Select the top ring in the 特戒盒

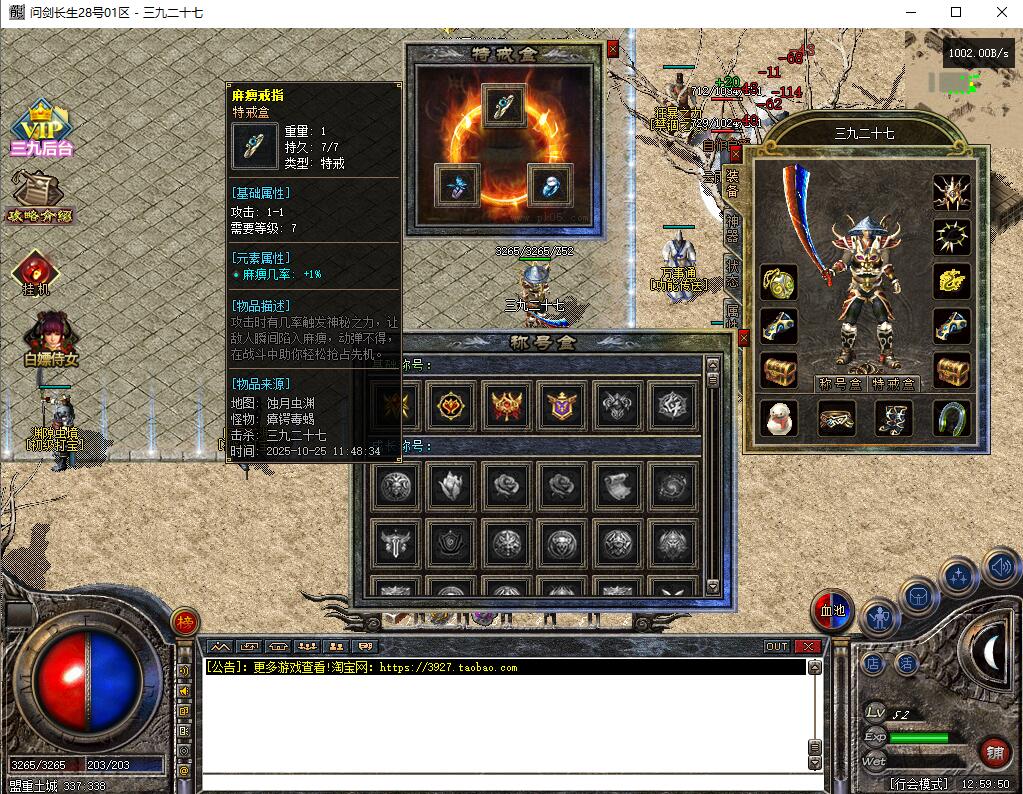[x=504, y=104]
